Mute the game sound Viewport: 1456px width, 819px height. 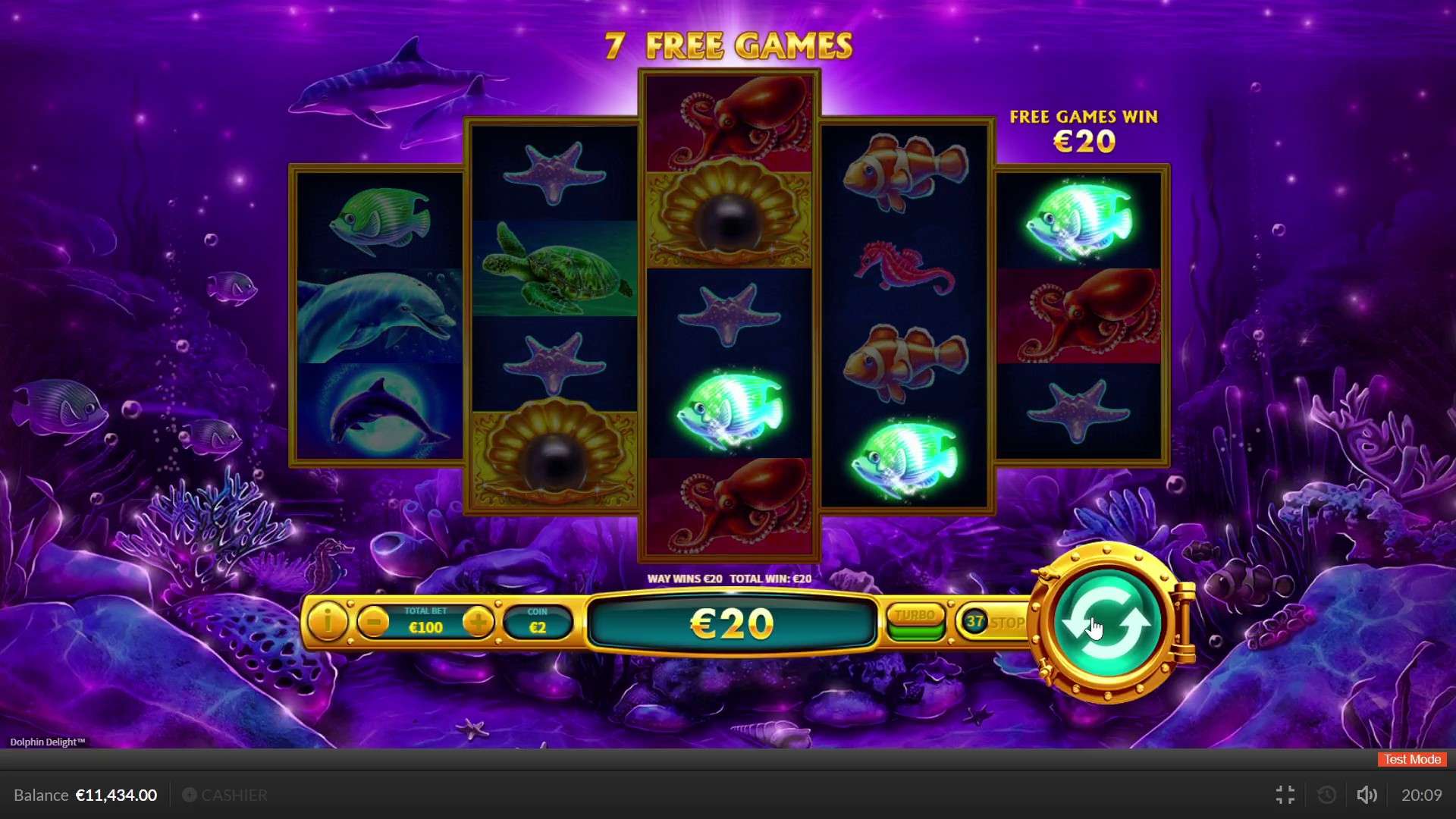tap(1367, 795)
